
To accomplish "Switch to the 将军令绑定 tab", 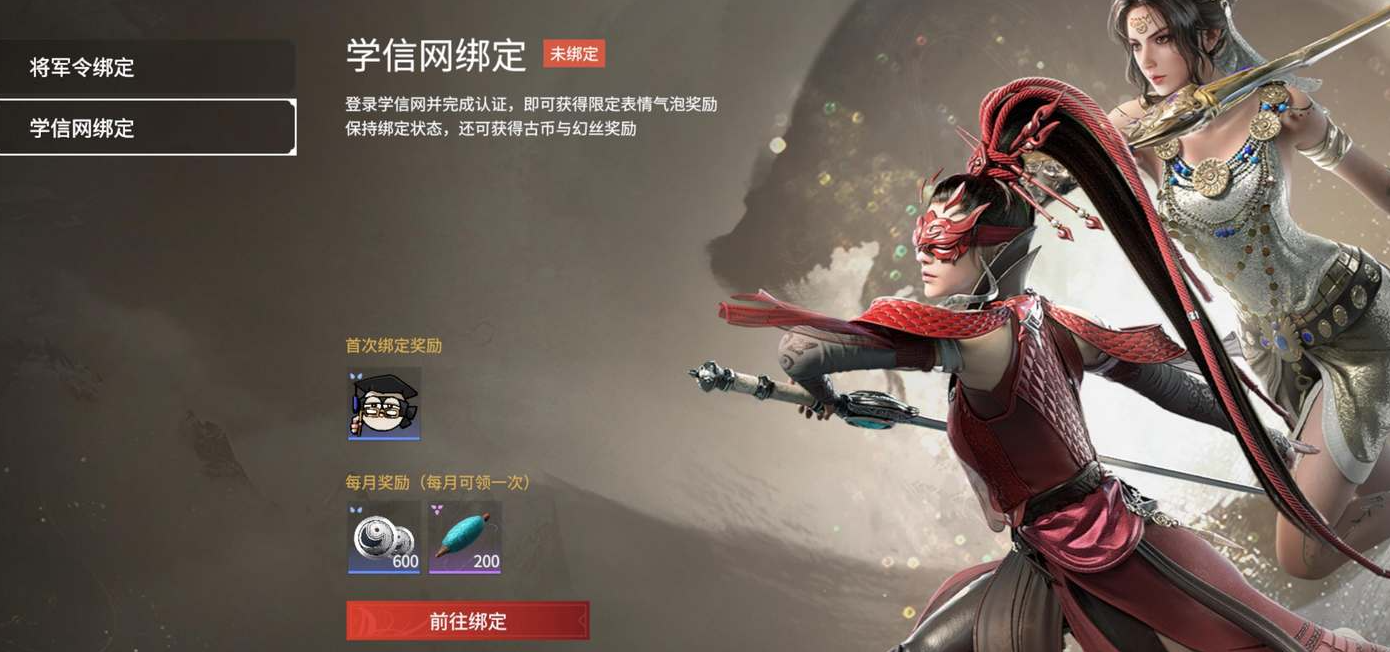I will pyautogui.click(x=147, y=68).
